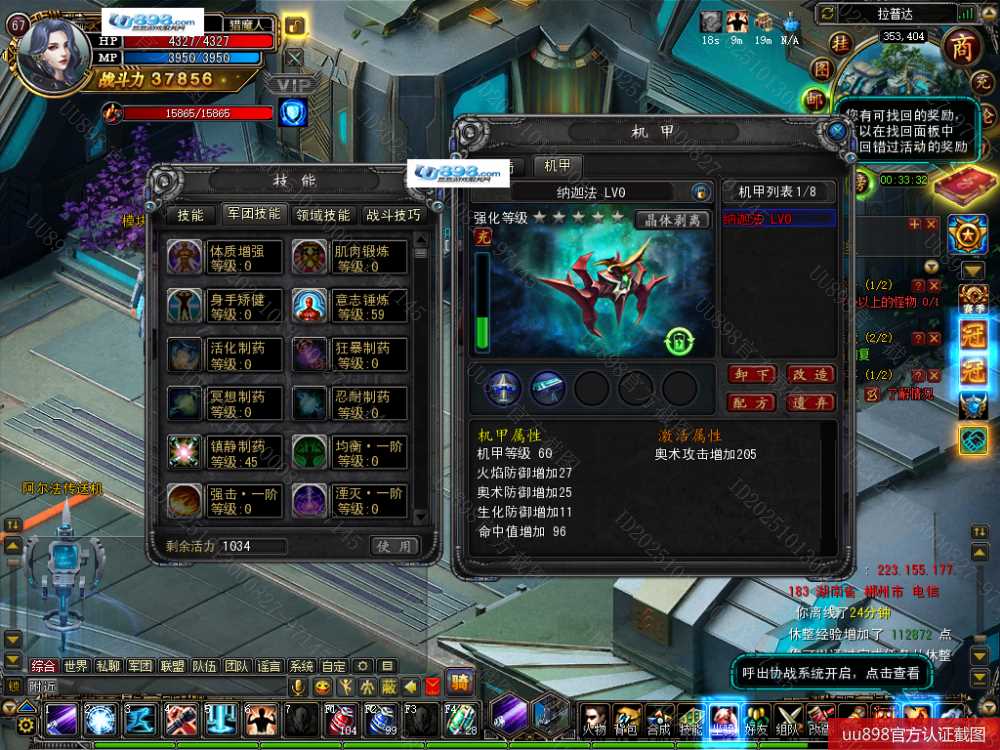Click the 晶体剥离 button

click(x=672, y=220)
